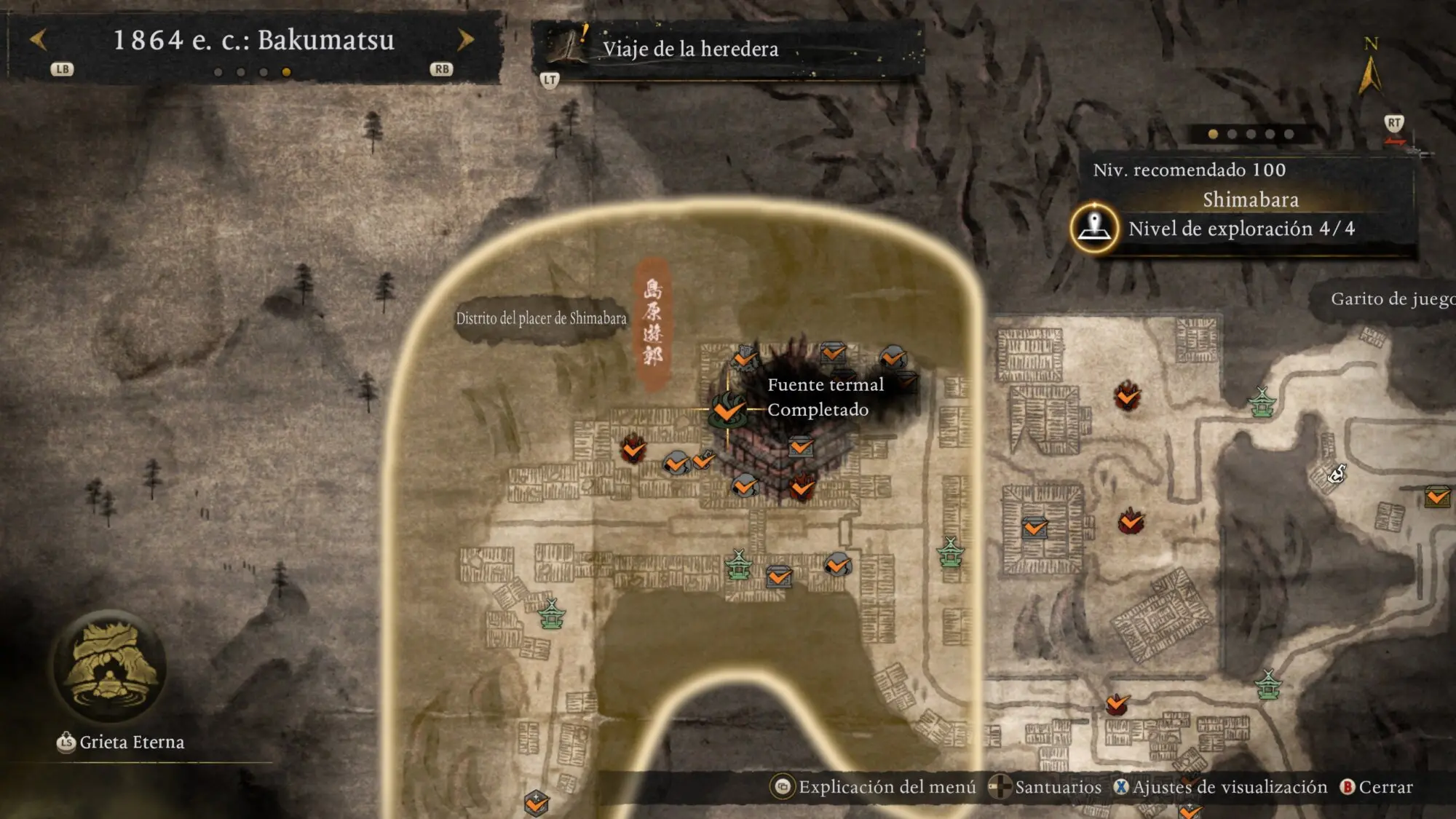Click the north compass indicator
This screenshot has height=819, width=1456.
(1370, 69)
